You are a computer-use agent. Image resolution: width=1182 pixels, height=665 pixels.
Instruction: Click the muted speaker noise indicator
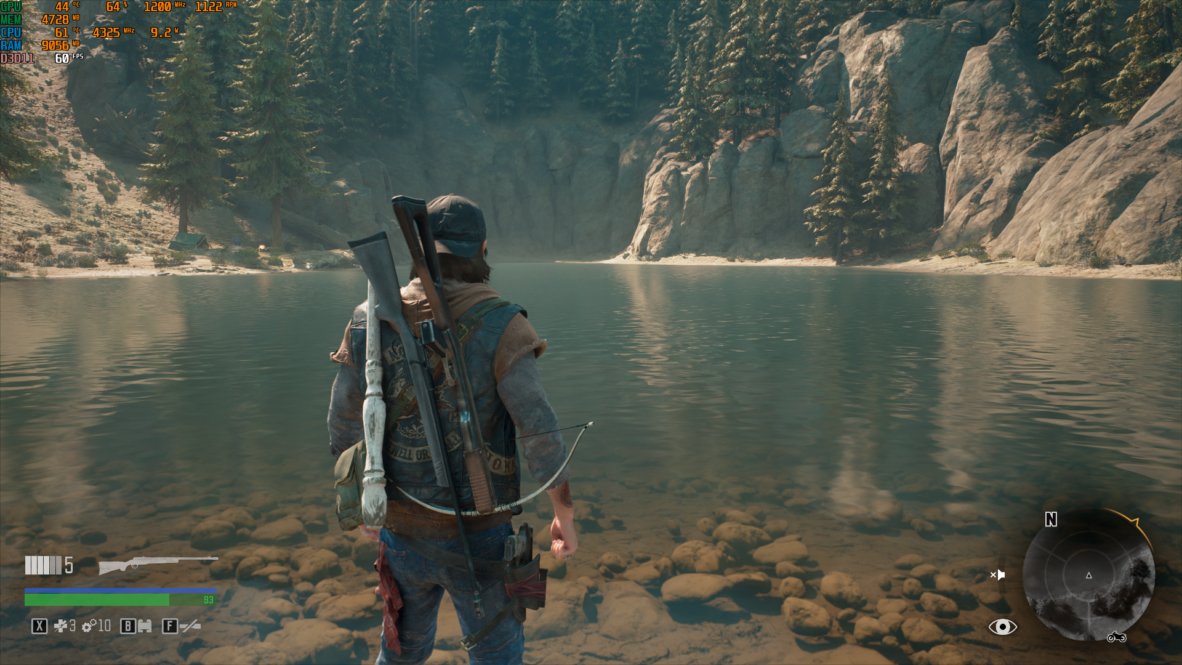(997, 575)
